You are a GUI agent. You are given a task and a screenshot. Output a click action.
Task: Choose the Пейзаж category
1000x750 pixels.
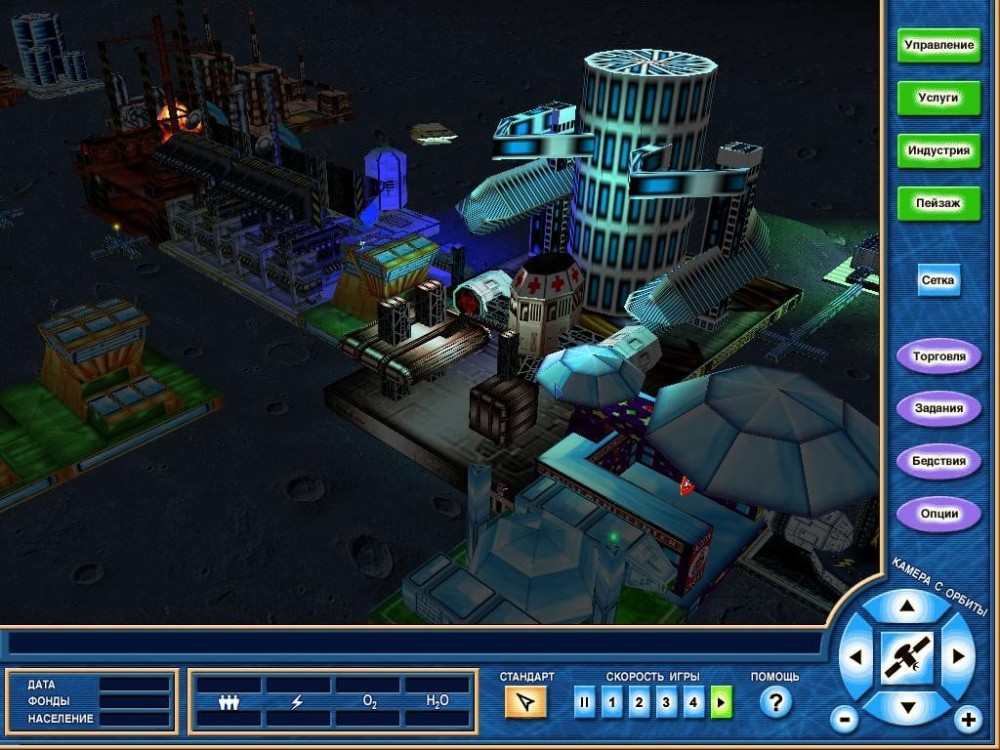(x=938, y=203)
